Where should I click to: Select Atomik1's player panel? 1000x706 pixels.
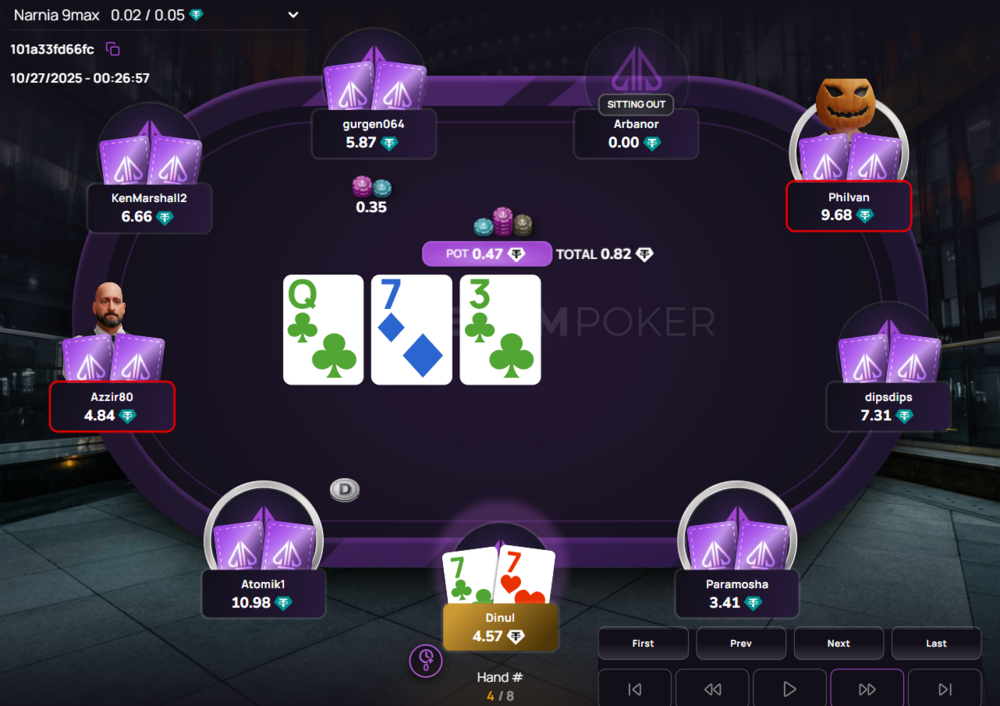pyautogui.click(x=264, y=594)
